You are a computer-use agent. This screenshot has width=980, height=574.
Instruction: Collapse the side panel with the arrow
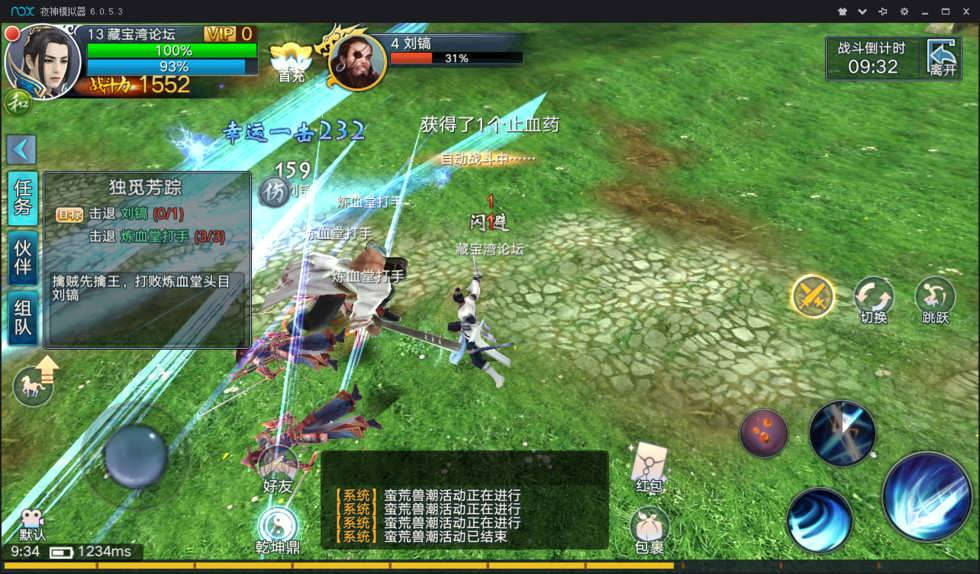click(21, 149)
